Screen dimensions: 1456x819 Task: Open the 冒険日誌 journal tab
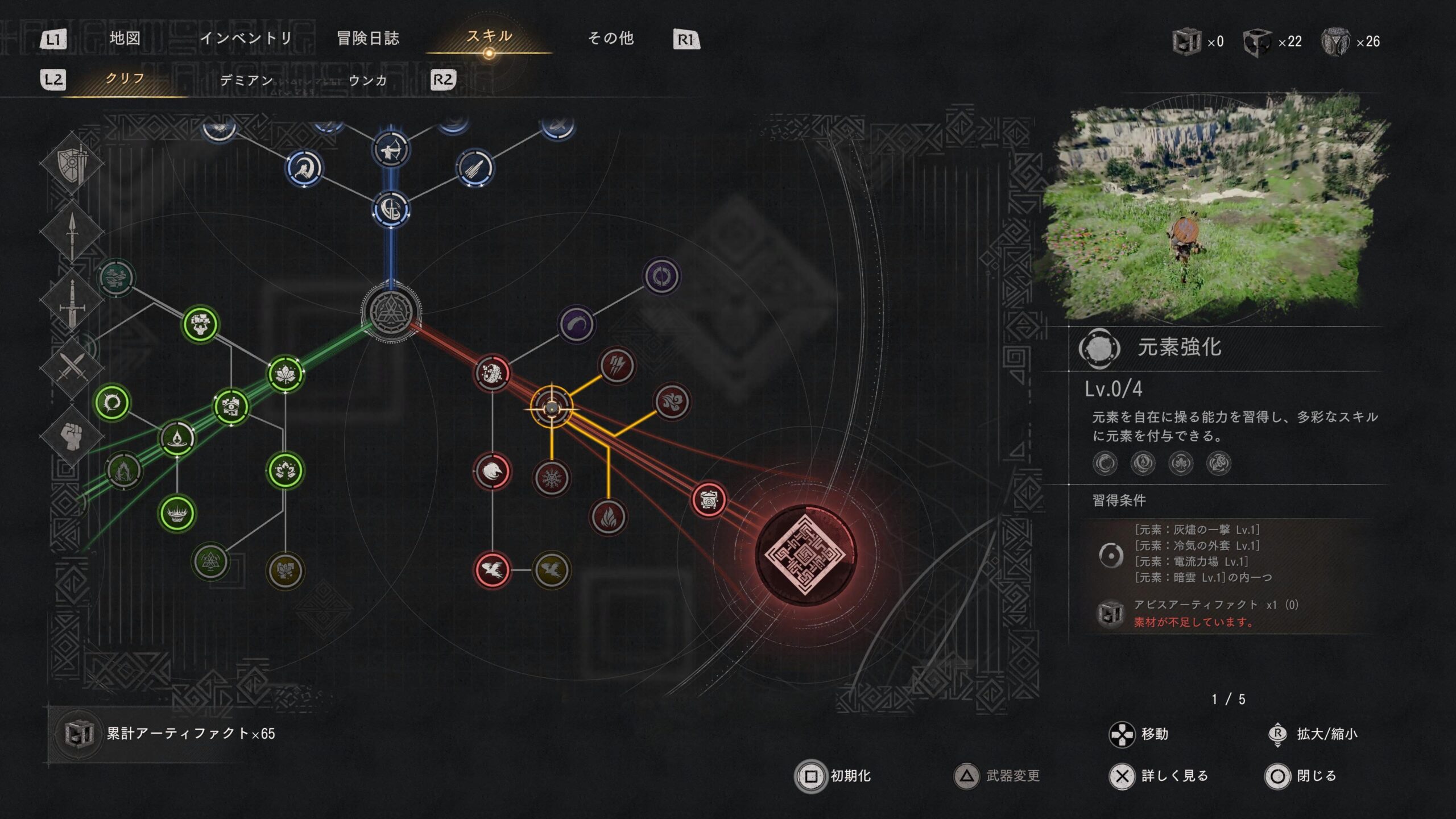[368, 38]
